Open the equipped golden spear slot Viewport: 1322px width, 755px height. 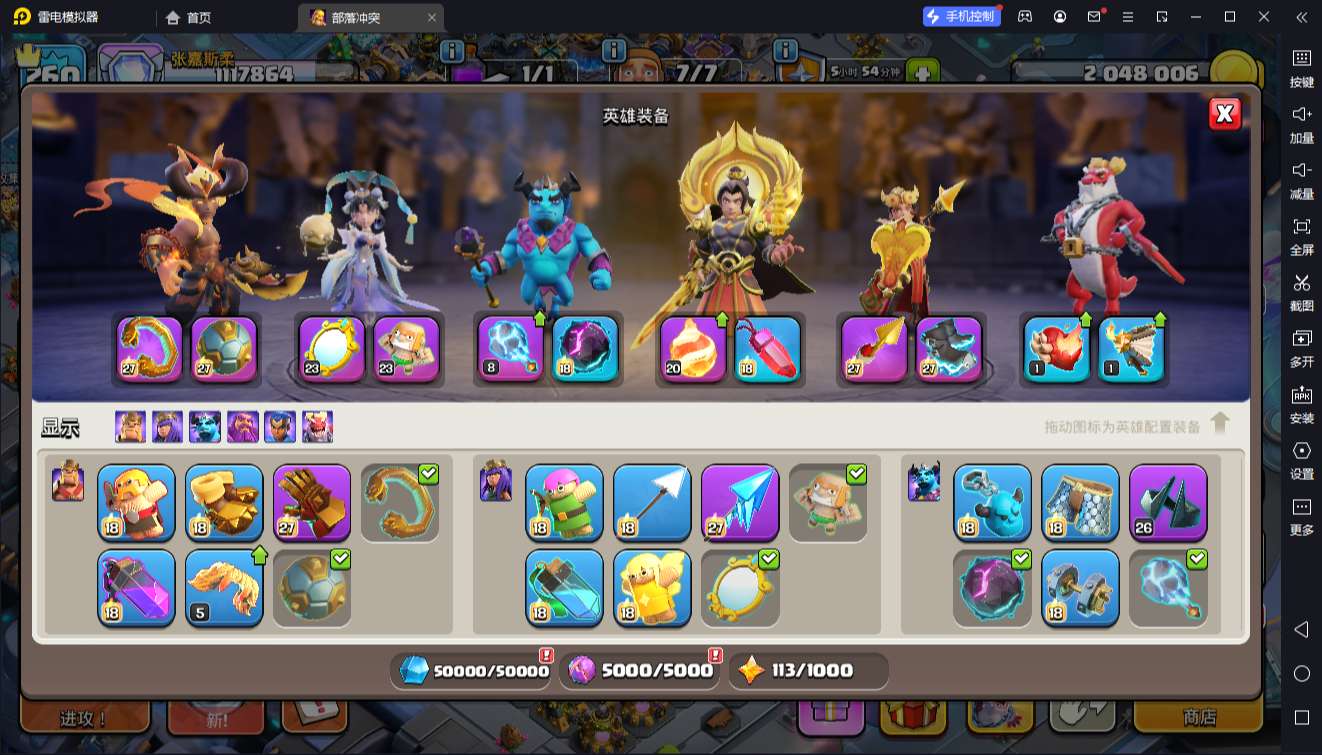(874, 349)
